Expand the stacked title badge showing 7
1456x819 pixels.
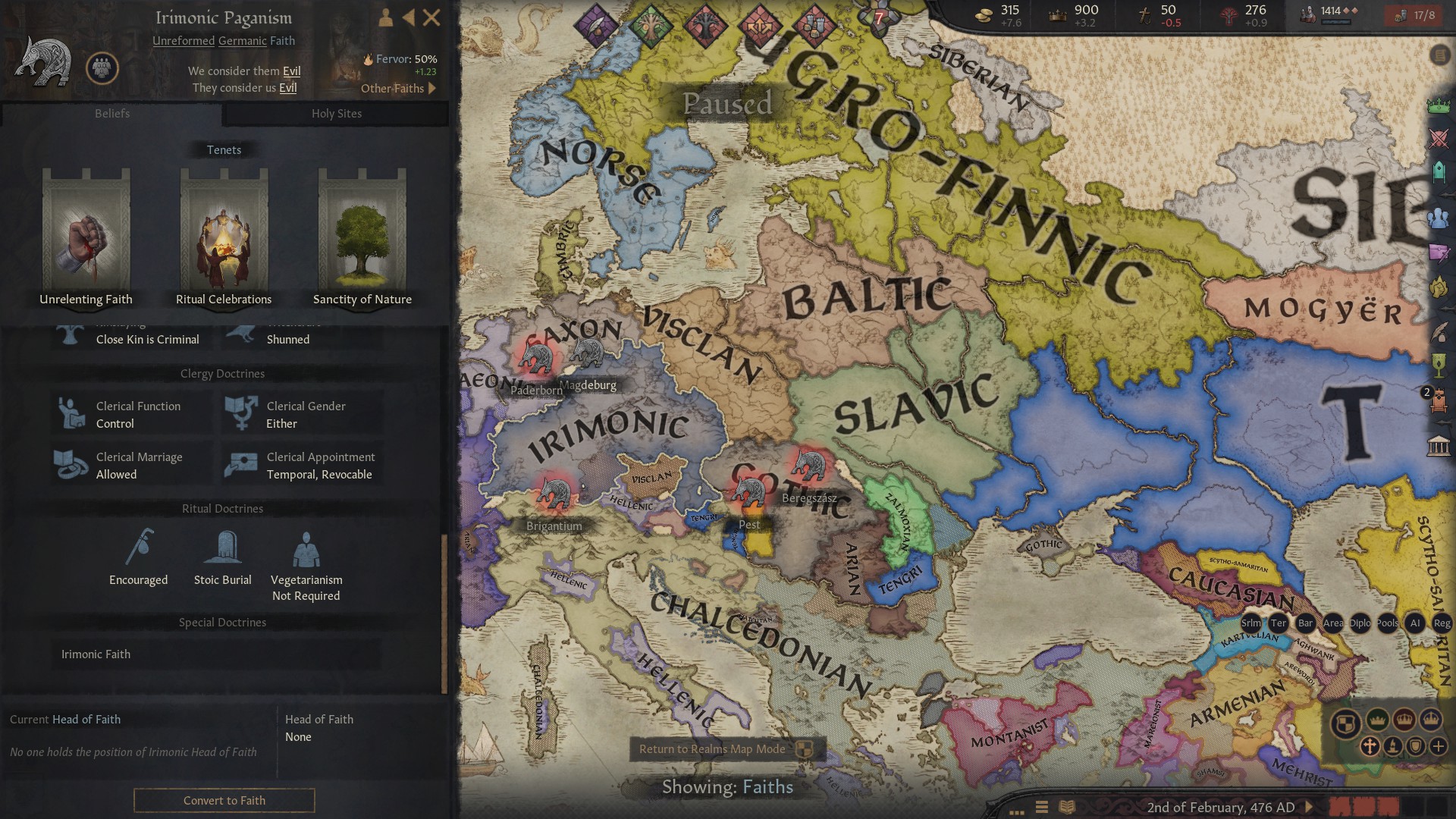[x=879, y=17]
